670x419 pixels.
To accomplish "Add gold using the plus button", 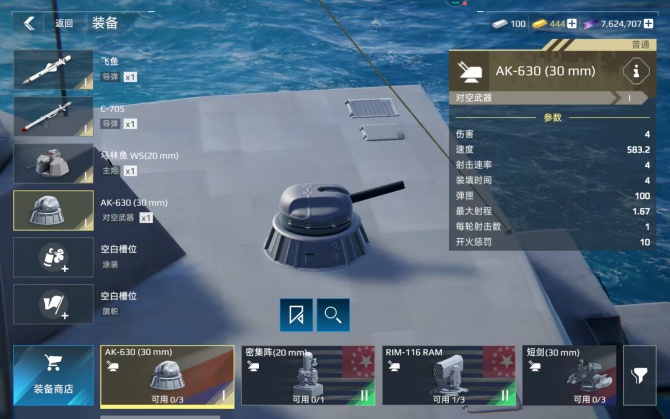I will point(572,23).
